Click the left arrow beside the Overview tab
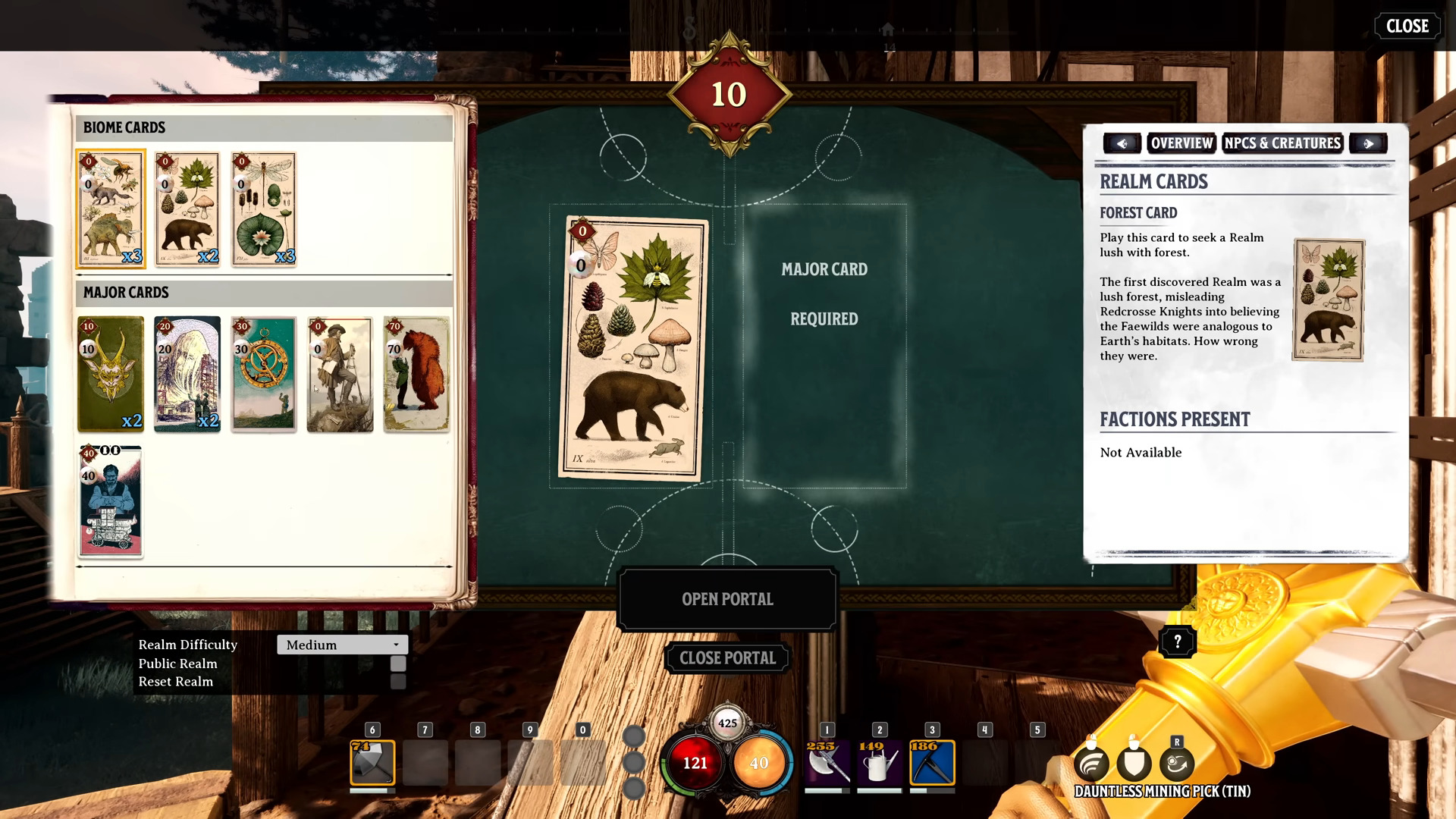The width and height of the screenshot is (1456, 819). pos(1122,143)
